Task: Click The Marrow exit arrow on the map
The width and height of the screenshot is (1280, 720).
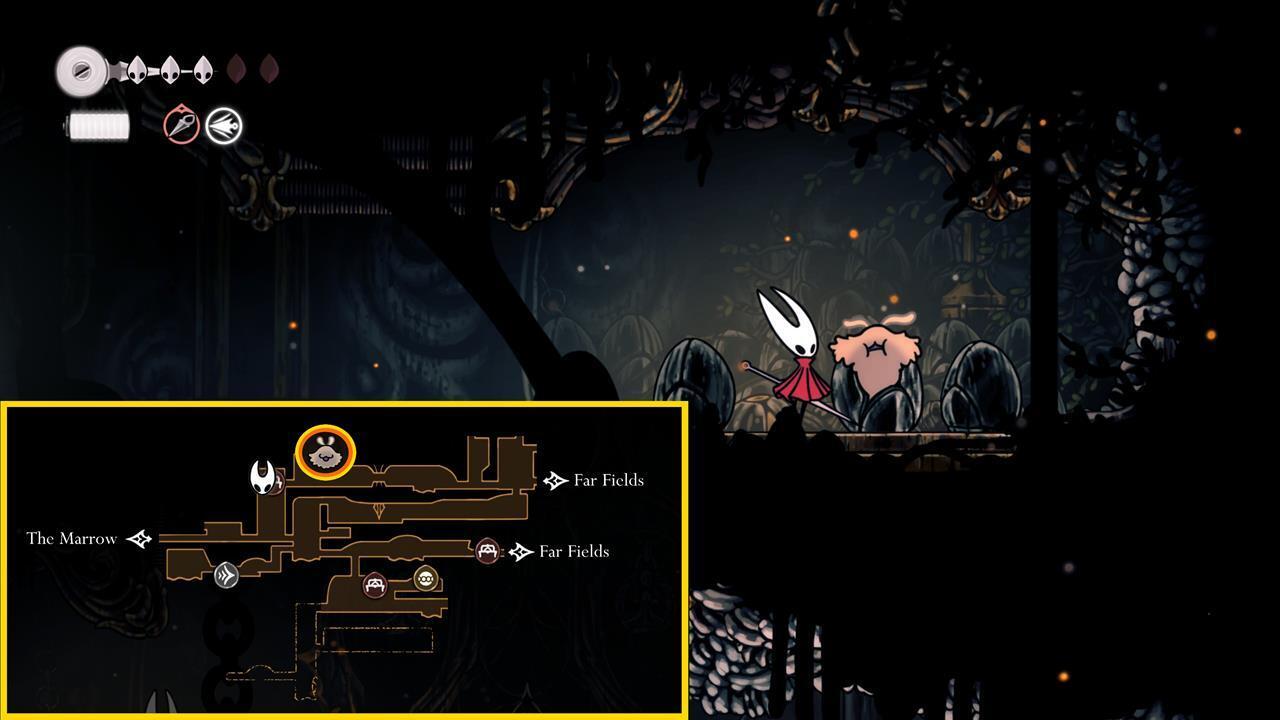Action: click(x=142, y=538)
